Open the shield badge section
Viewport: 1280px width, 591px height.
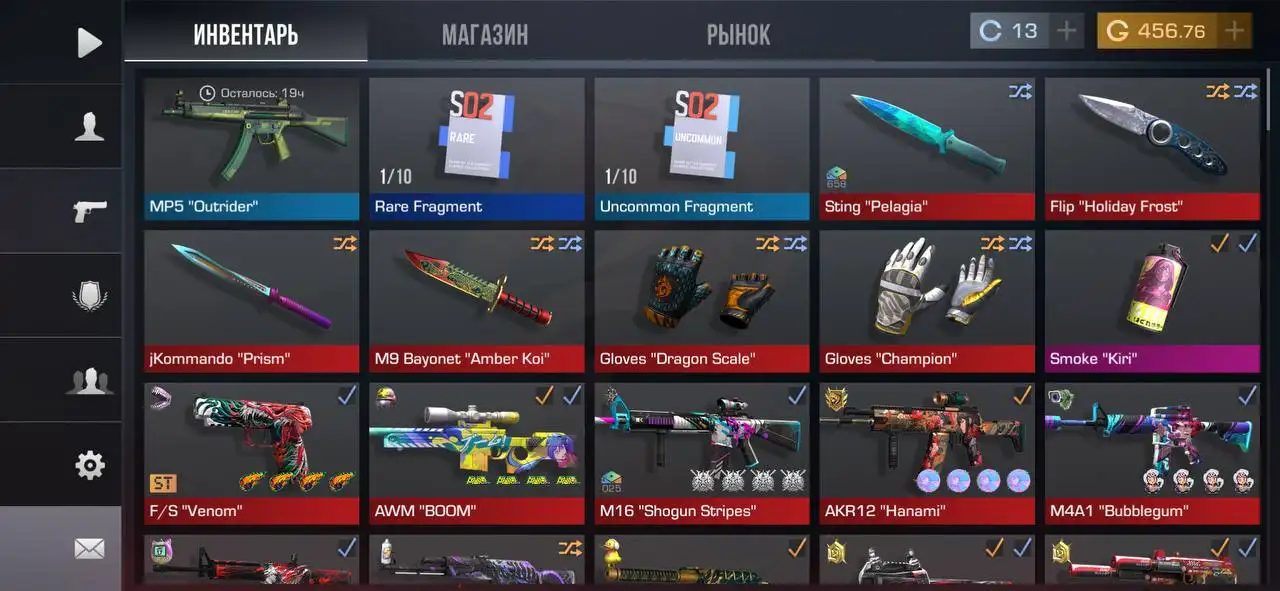[x=89, y=296]
